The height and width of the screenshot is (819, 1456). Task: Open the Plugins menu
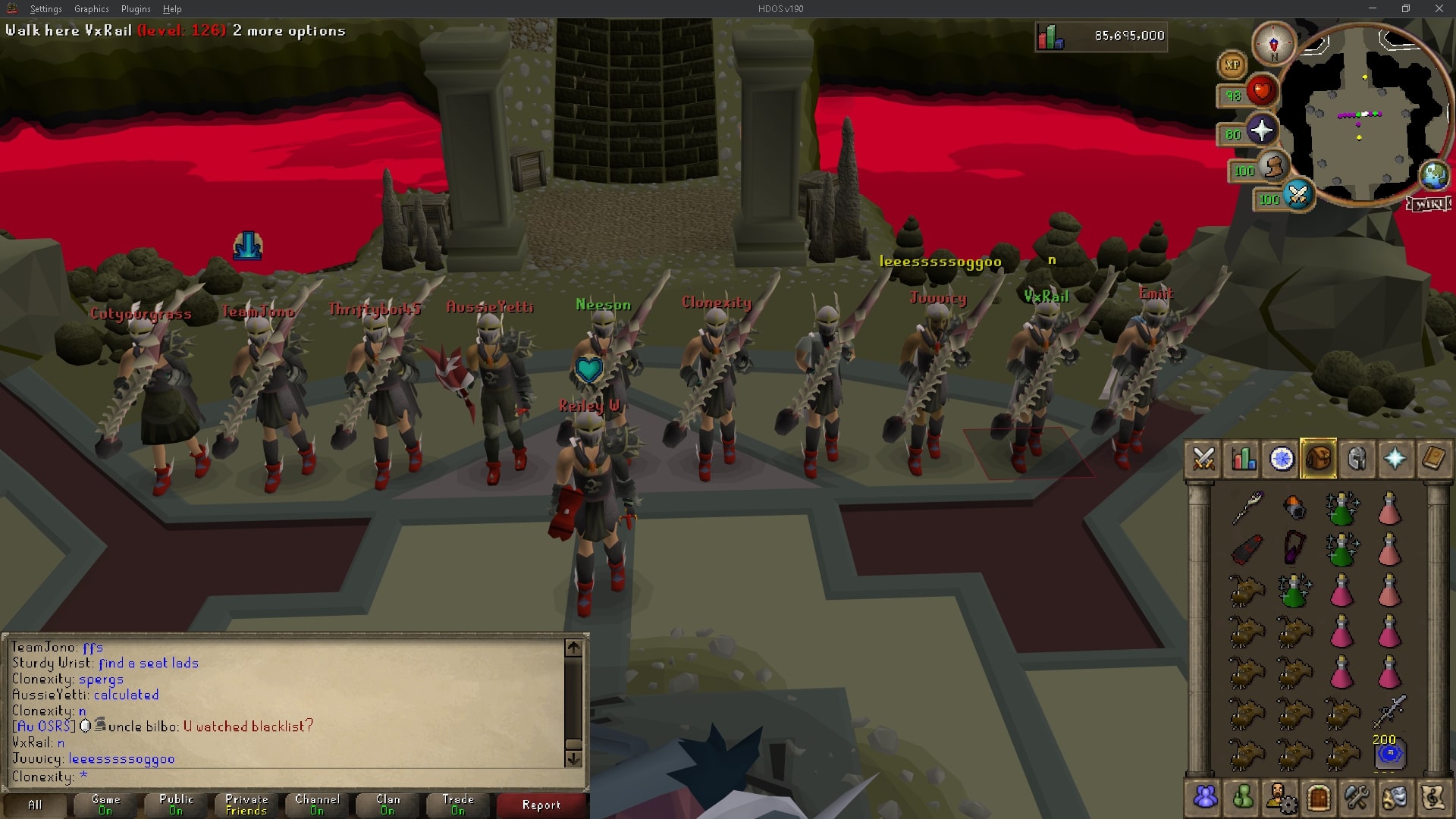tap(135, 9)
